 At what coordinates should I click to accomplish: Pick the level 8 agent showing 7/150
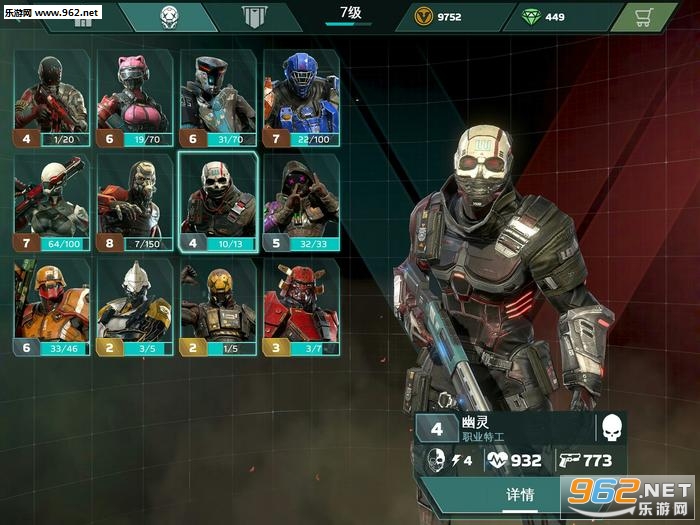[x=135, y=202]
